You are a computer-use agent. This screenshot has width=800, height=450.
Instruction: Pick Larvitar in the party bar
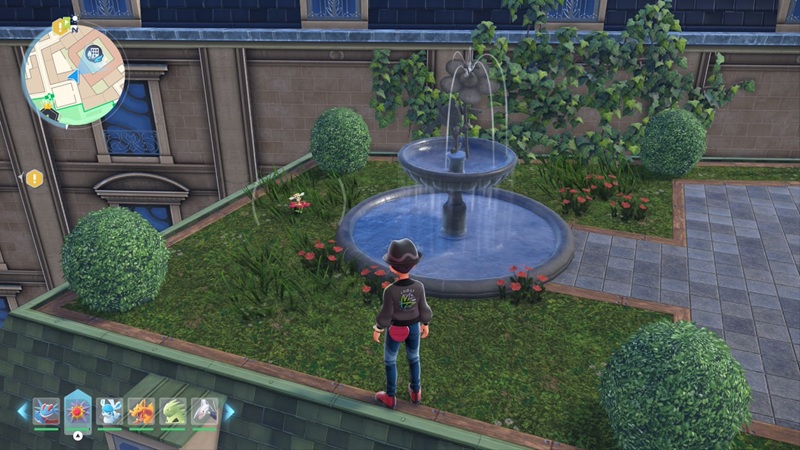[x=174, y=411]
